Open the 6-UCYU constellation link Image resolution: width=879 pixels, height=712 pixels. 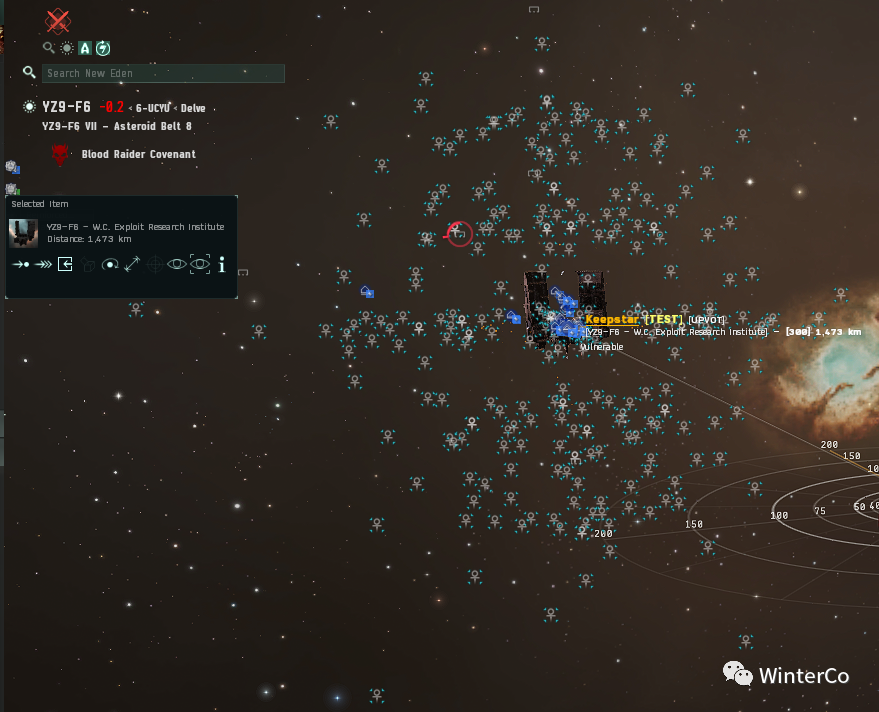pos(154,108)
